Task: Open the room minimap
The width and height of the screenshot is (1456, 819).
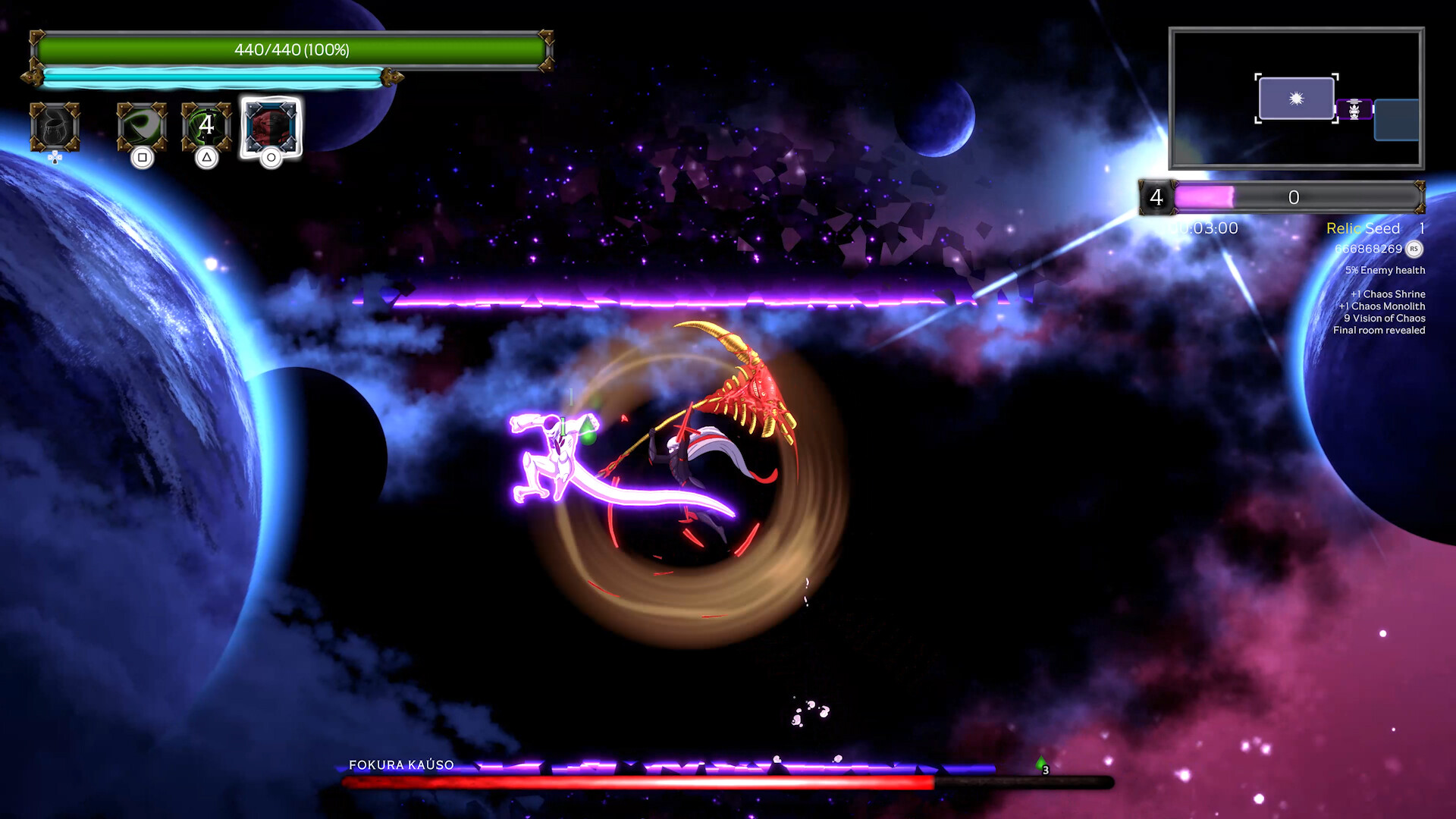Action: coord(1296,99)
